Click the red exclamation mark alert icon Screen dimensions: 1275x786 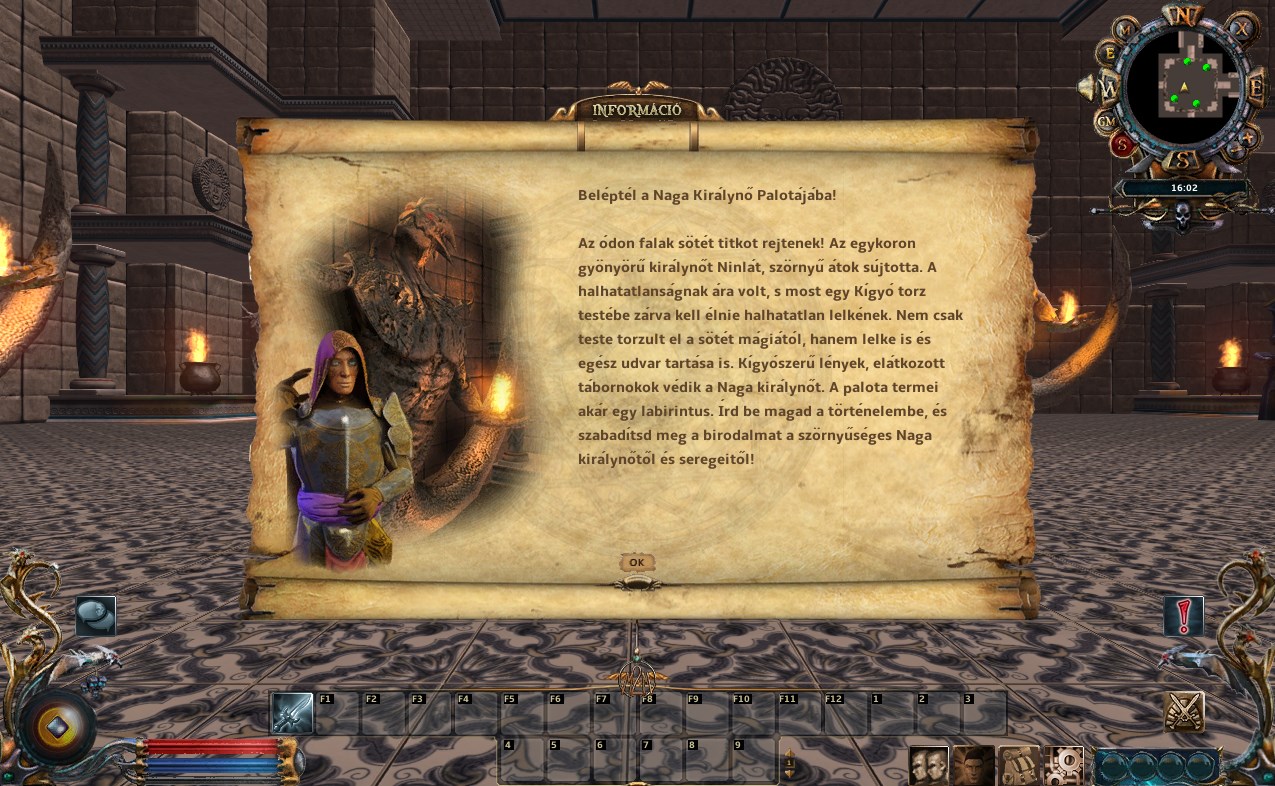point(1184,617)
